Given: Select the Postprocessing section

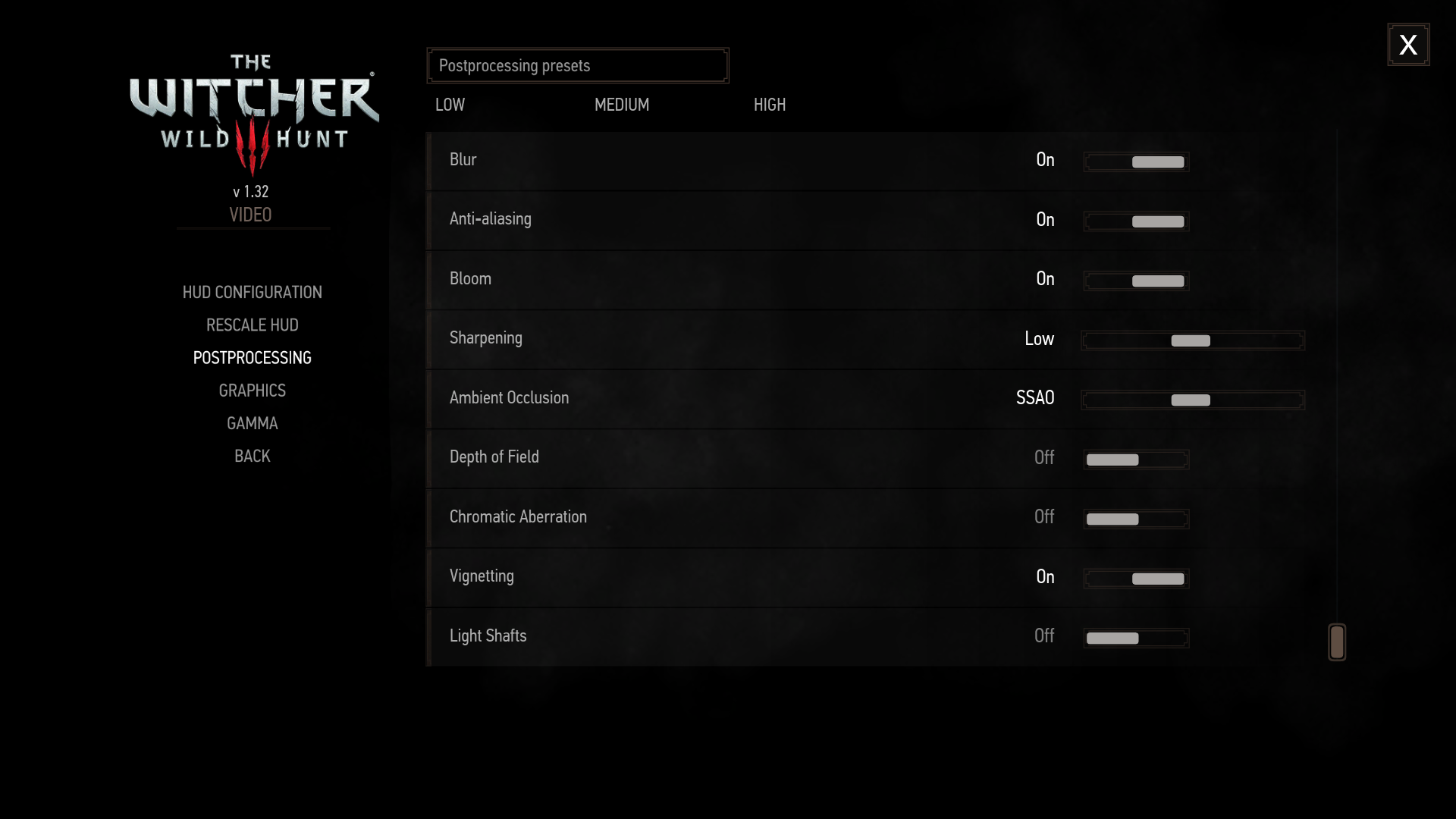Looking at the screenshot, I should (x=252, y=358).
